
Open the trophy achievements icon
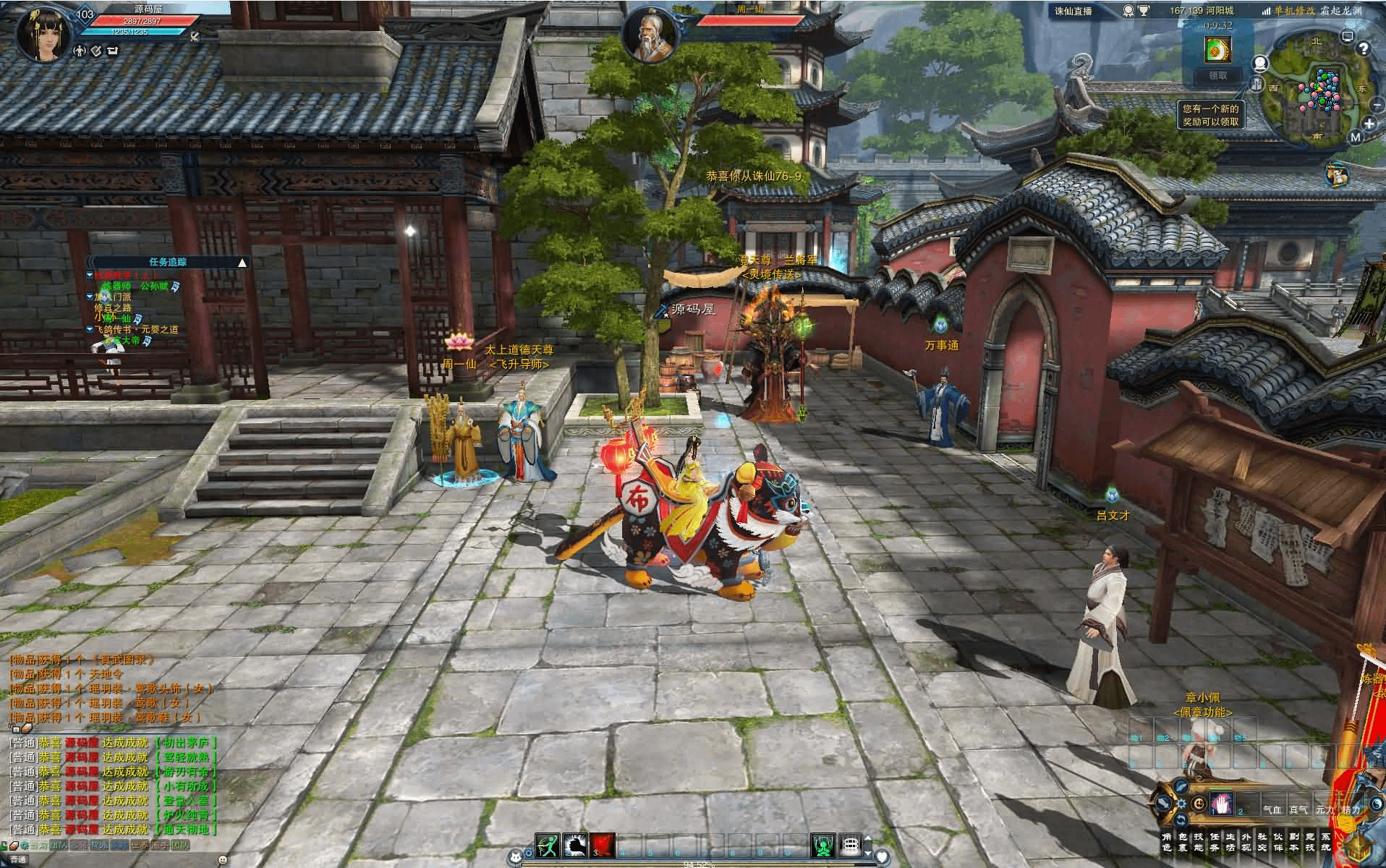pyautogui.click(x=1144, y=11)
